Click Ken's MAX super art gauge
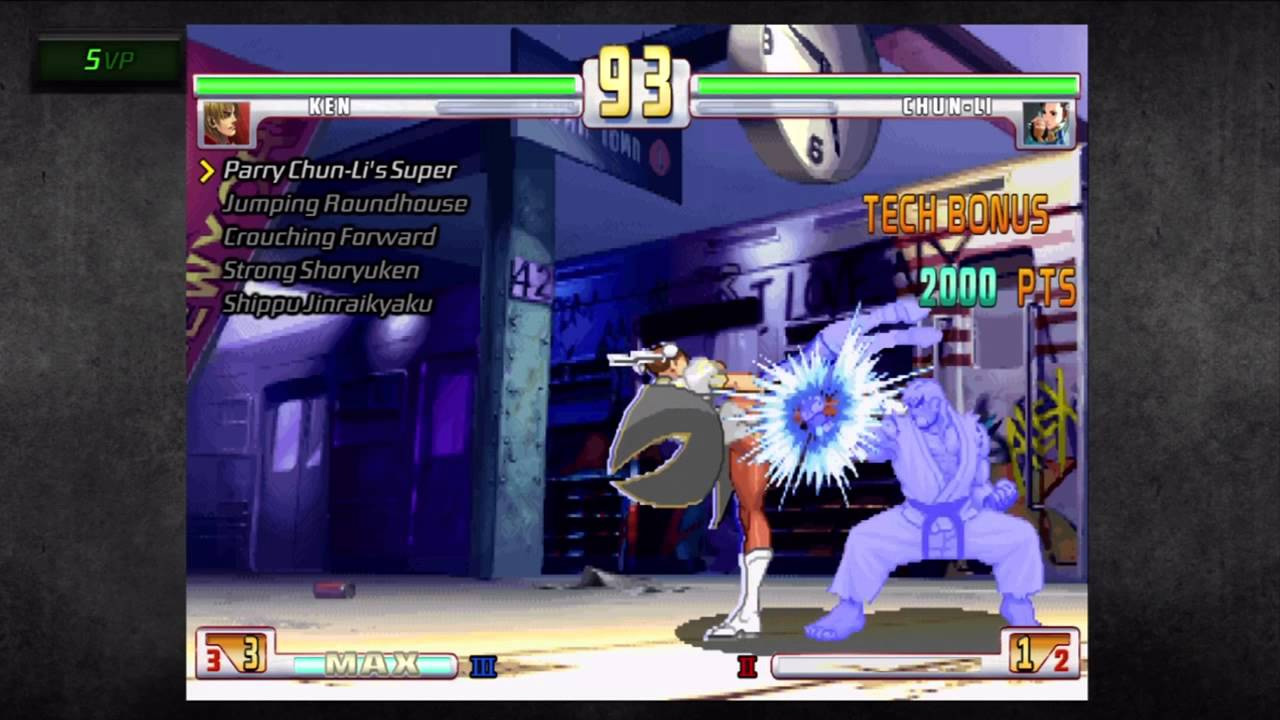Viewport: 1280px width, 720px height. [x=372, y=663]
